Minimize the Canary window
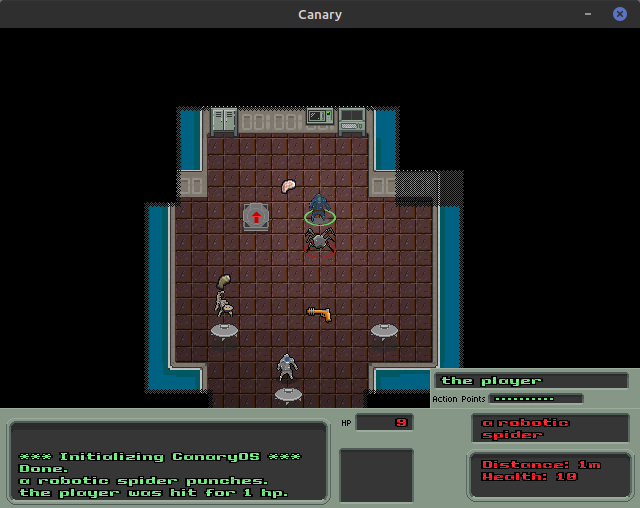 coord(589,14)
